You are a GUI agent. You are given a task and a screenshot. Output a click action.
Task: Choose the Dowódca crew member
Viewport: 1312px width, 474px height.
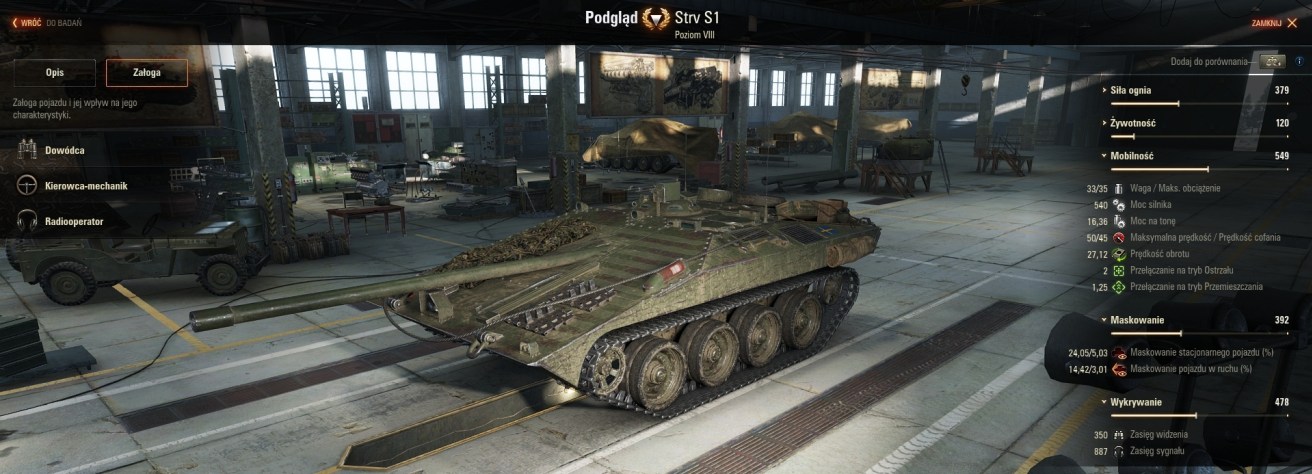[x=64, y=150]
